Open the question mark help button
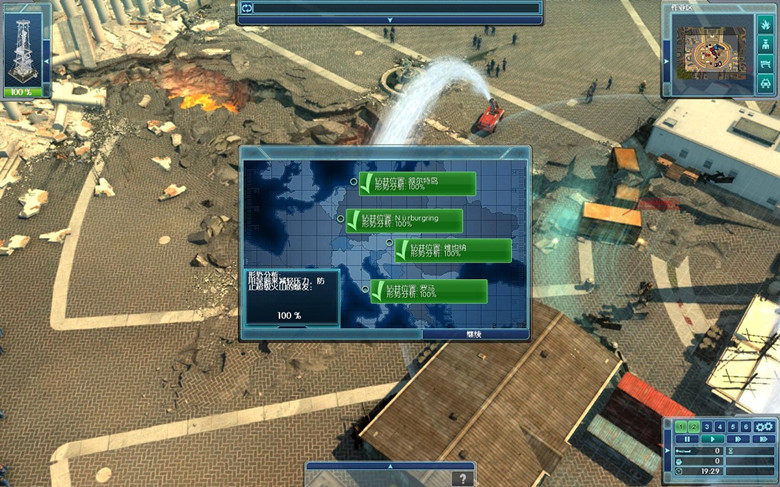The height and width of the screenshot is (487, 780). click(x=461, y=479)
